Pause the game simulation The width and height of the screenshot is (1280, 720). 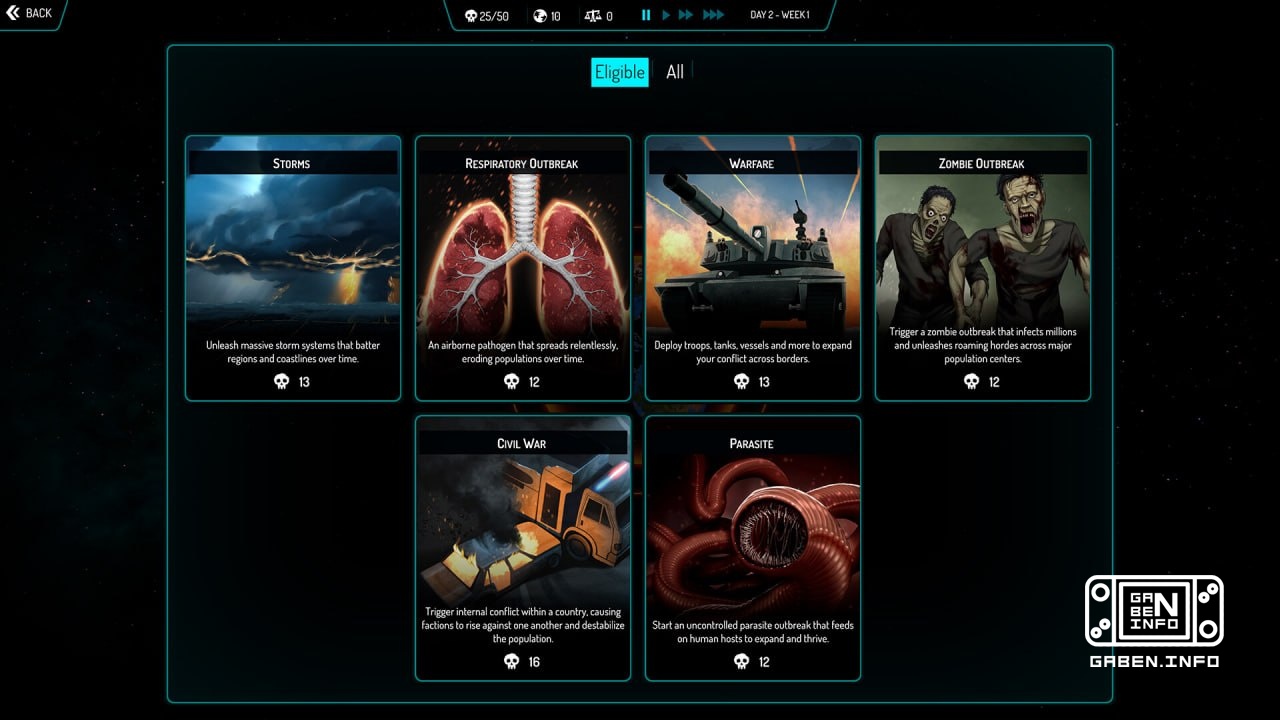point(645,15)
